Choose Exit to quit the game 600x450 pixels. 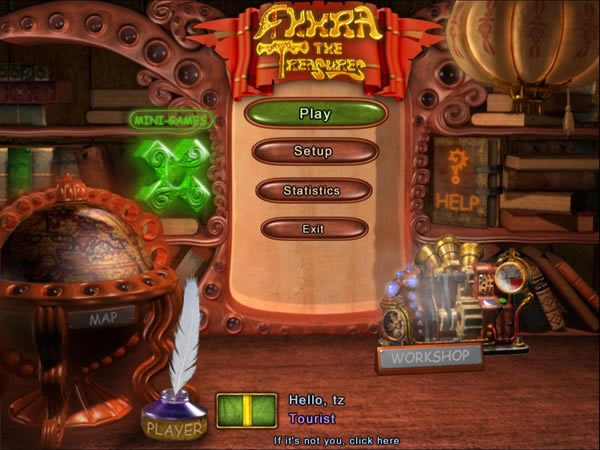313,229
